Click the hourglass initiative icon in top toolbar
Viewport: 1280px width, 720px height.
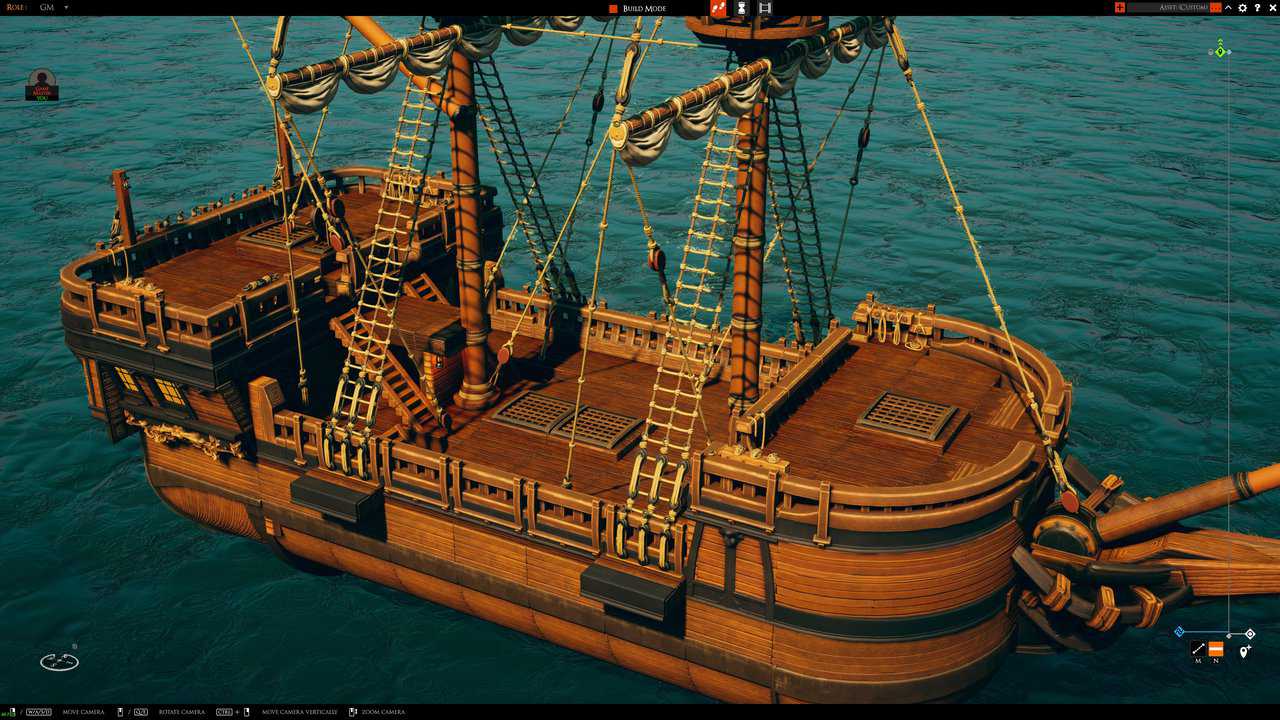coord(740,8)
